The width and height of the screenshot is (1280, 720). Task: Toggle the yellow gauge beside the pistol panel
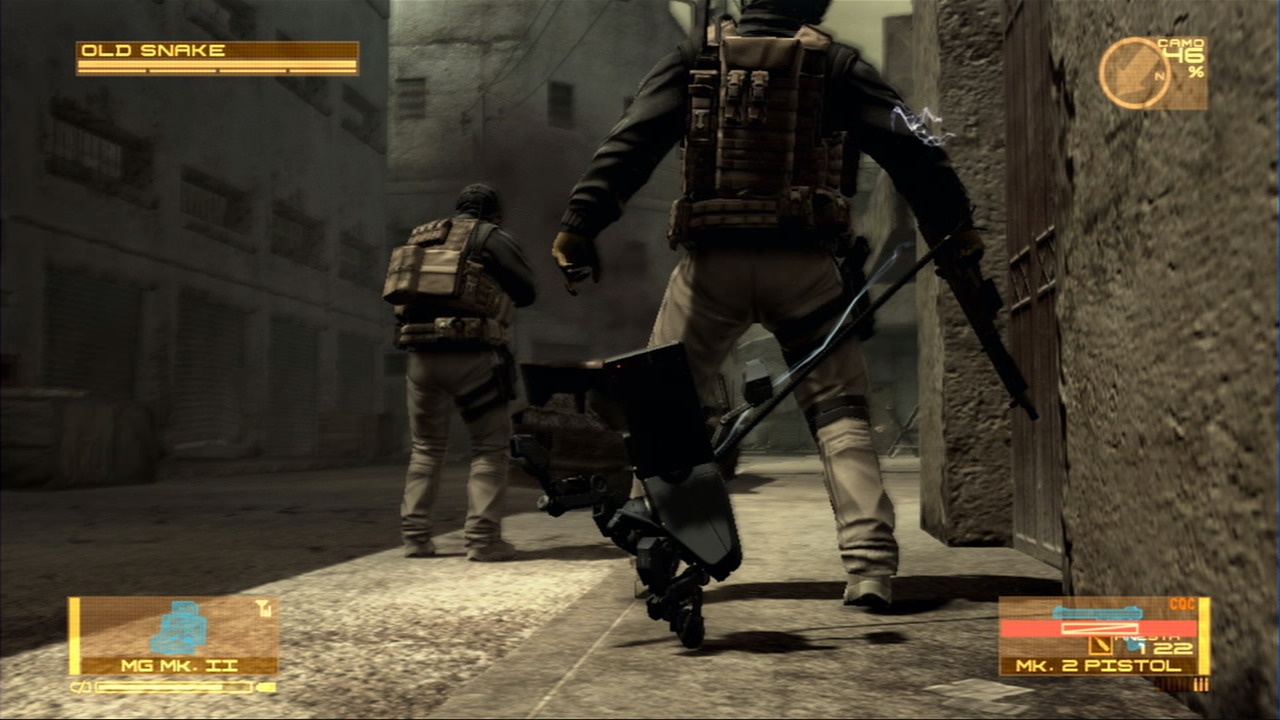tap(1203, 636)
